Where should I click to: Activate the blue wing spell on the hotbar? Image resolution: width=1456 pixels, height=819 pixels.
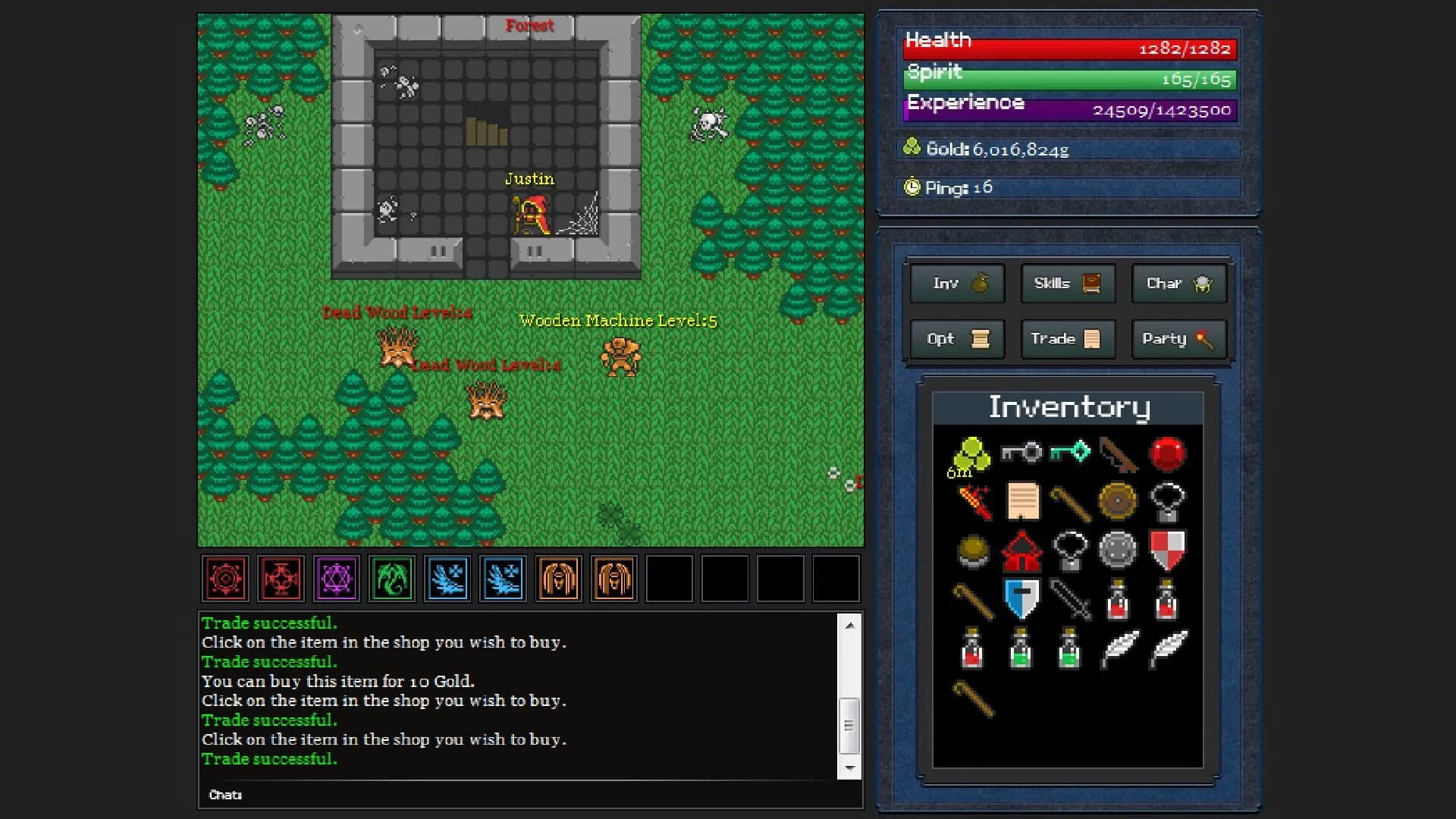(448, 578)
